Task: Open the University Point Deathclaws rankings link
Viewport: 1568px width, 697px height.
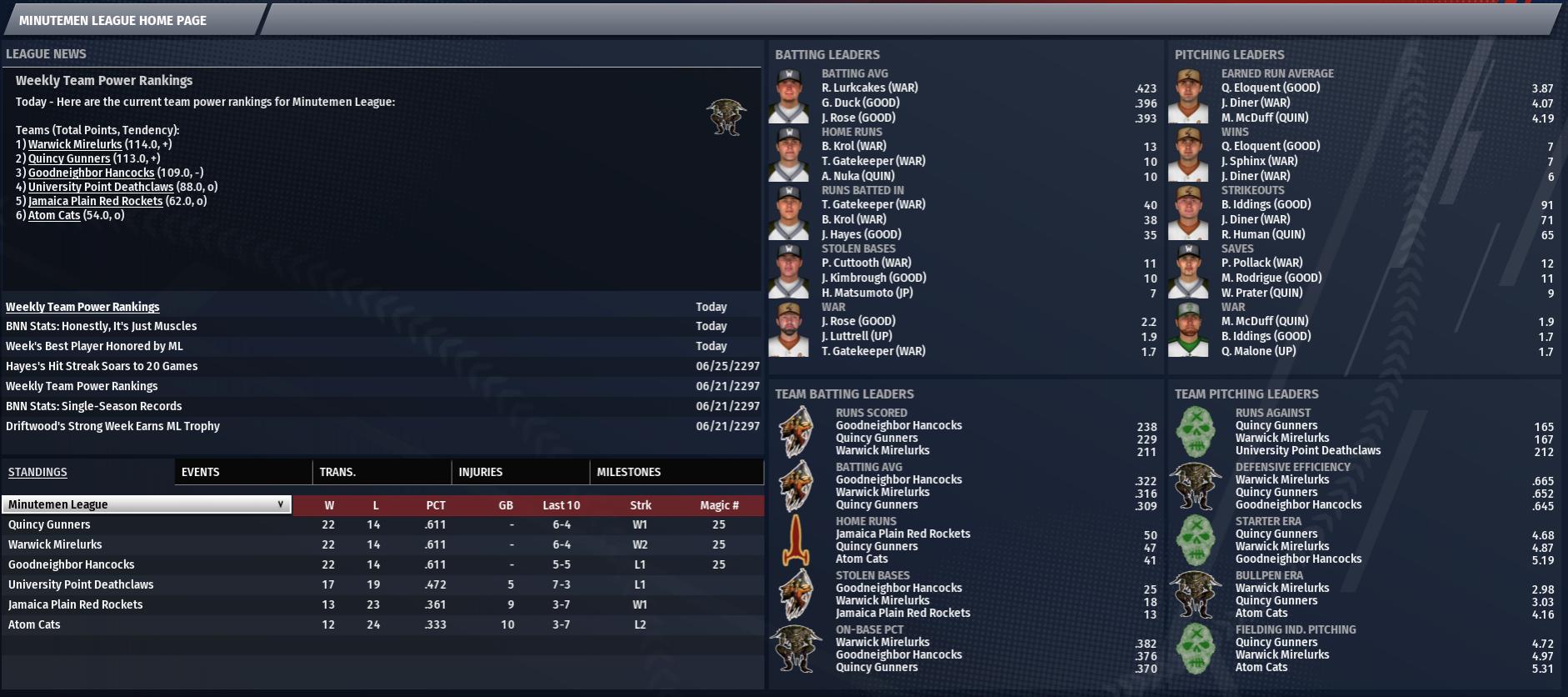Action: coord(101,187)
